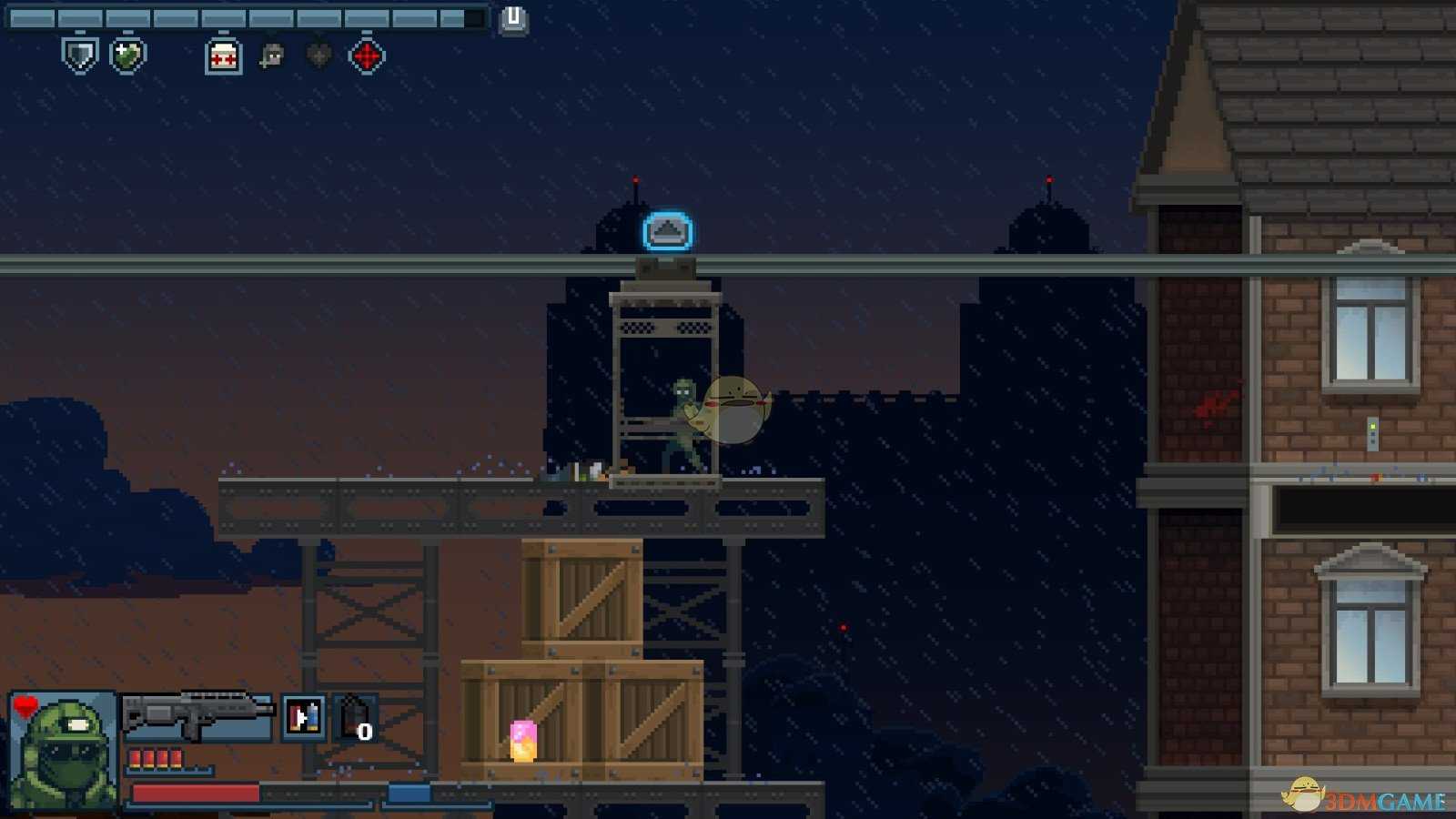
Task: Select the shotgun weapon slot
Action: point(197,715)
